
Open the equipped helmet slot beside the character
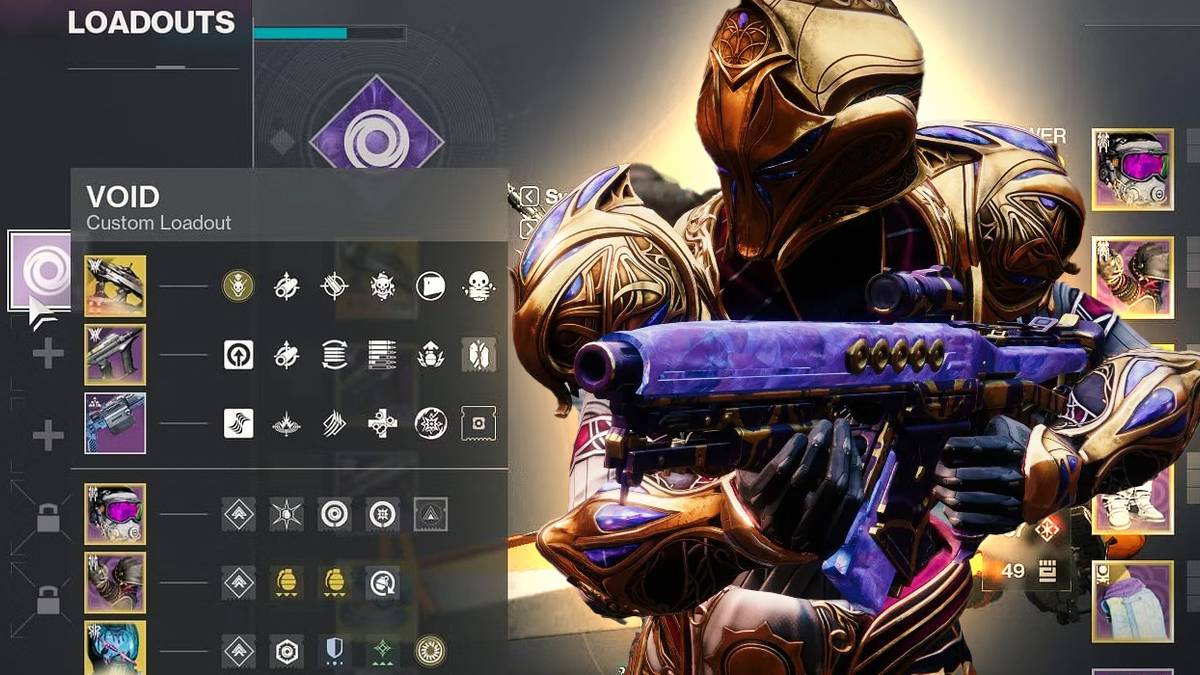click(1132, 169)
